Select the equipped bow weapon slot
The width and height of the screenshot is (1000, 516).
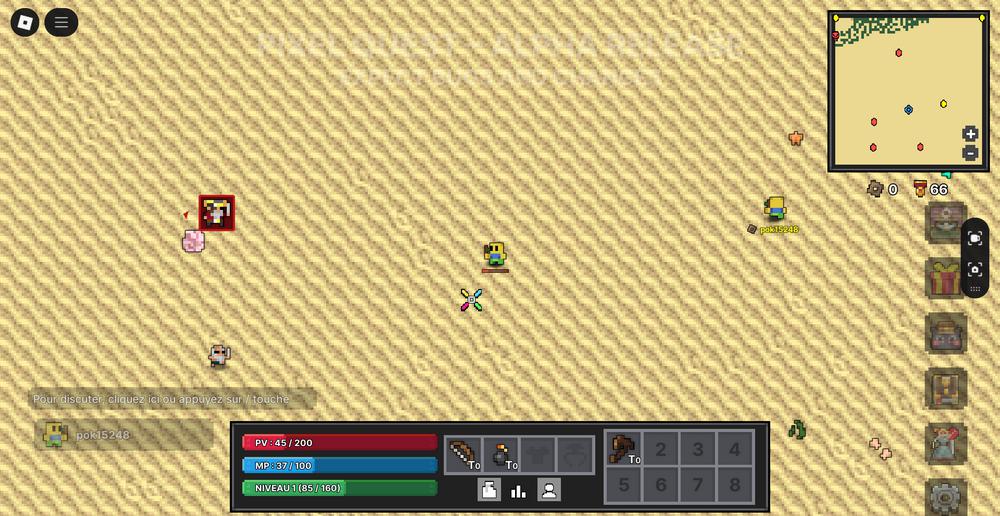click(x=464, y=454)
